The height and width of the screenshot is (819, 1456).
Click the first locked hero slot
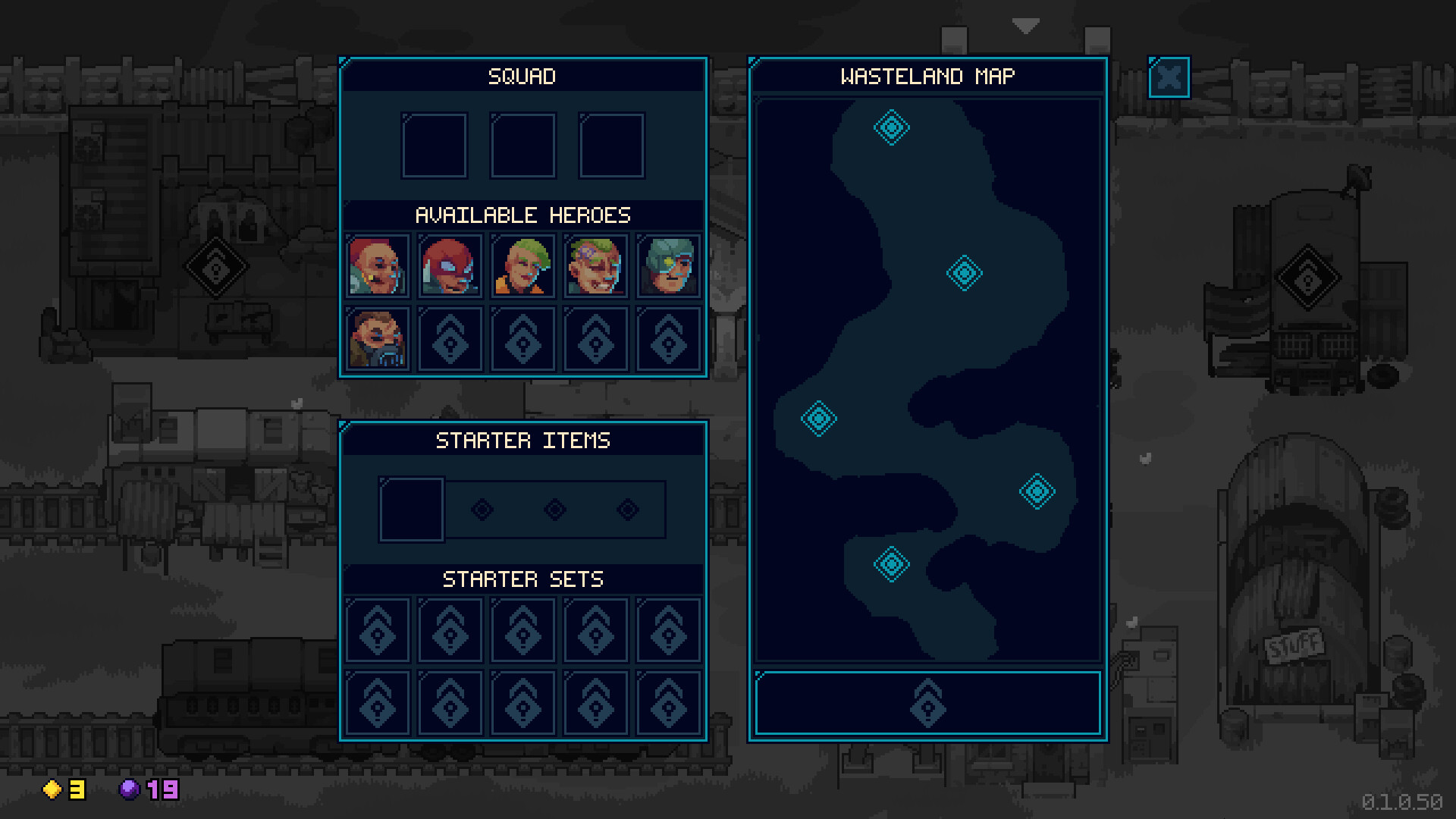(450, 340)
